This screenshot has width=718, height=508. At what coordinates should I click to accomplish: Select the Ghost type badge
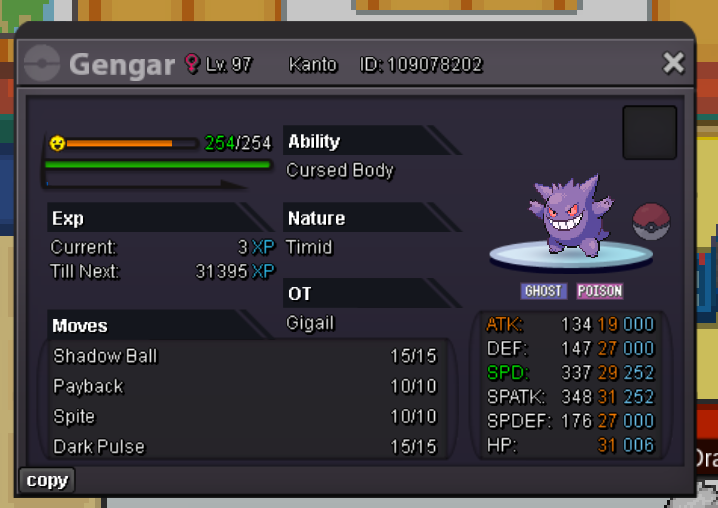coord(544,291)
